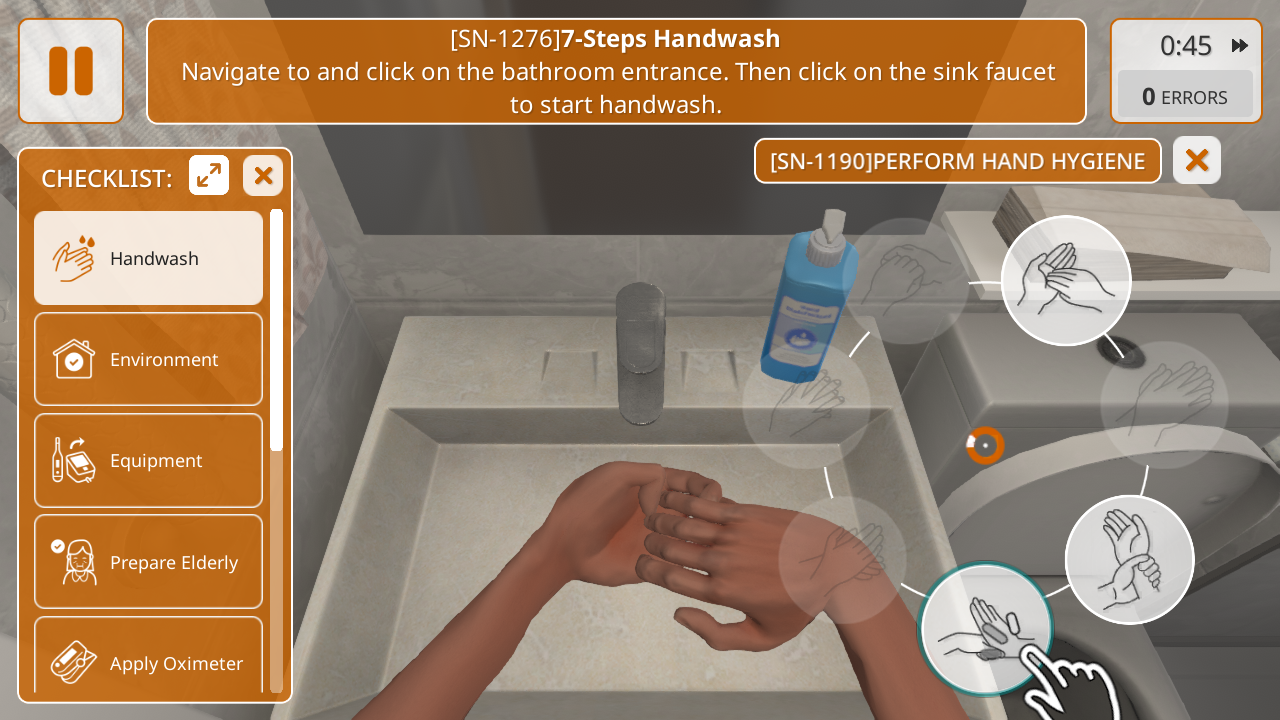
Task: Select the Handwash checklist item
Action: (x=148, y=258)
